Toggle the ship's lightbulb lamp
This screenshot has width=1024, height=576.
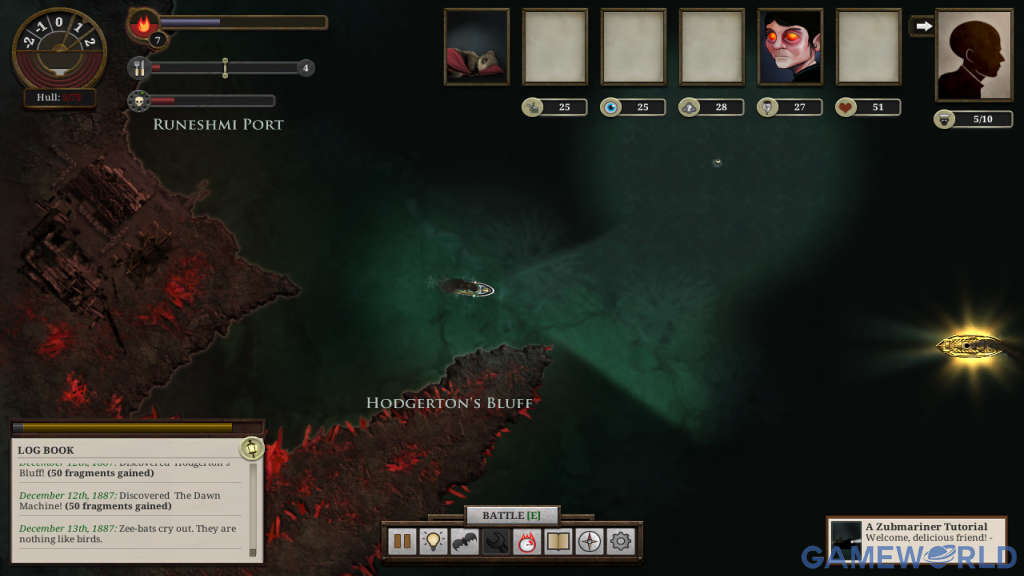click(x=433, y=541)
